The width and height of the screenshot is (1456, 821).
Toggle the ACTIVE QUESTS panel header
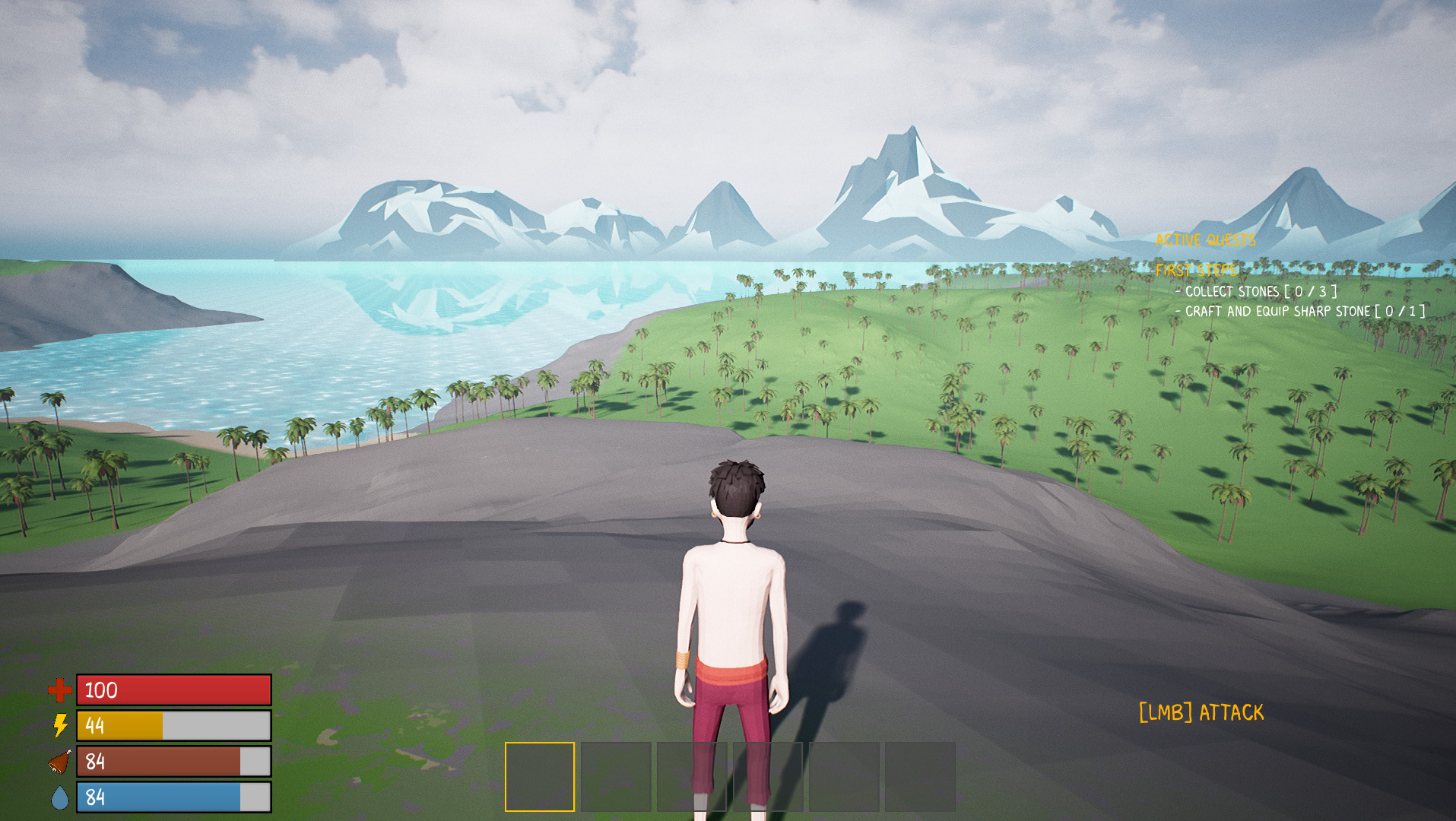tap(1206, 239)
